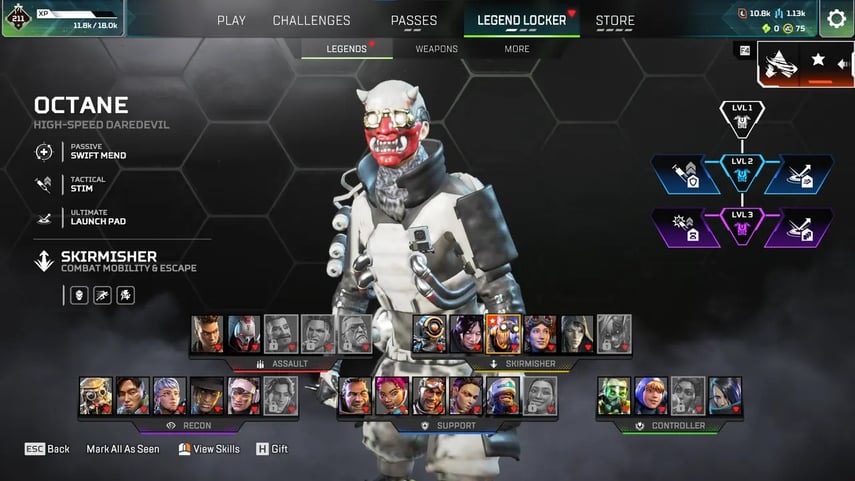Click the Back button
The image size is (855, 481).
[47, 449]
